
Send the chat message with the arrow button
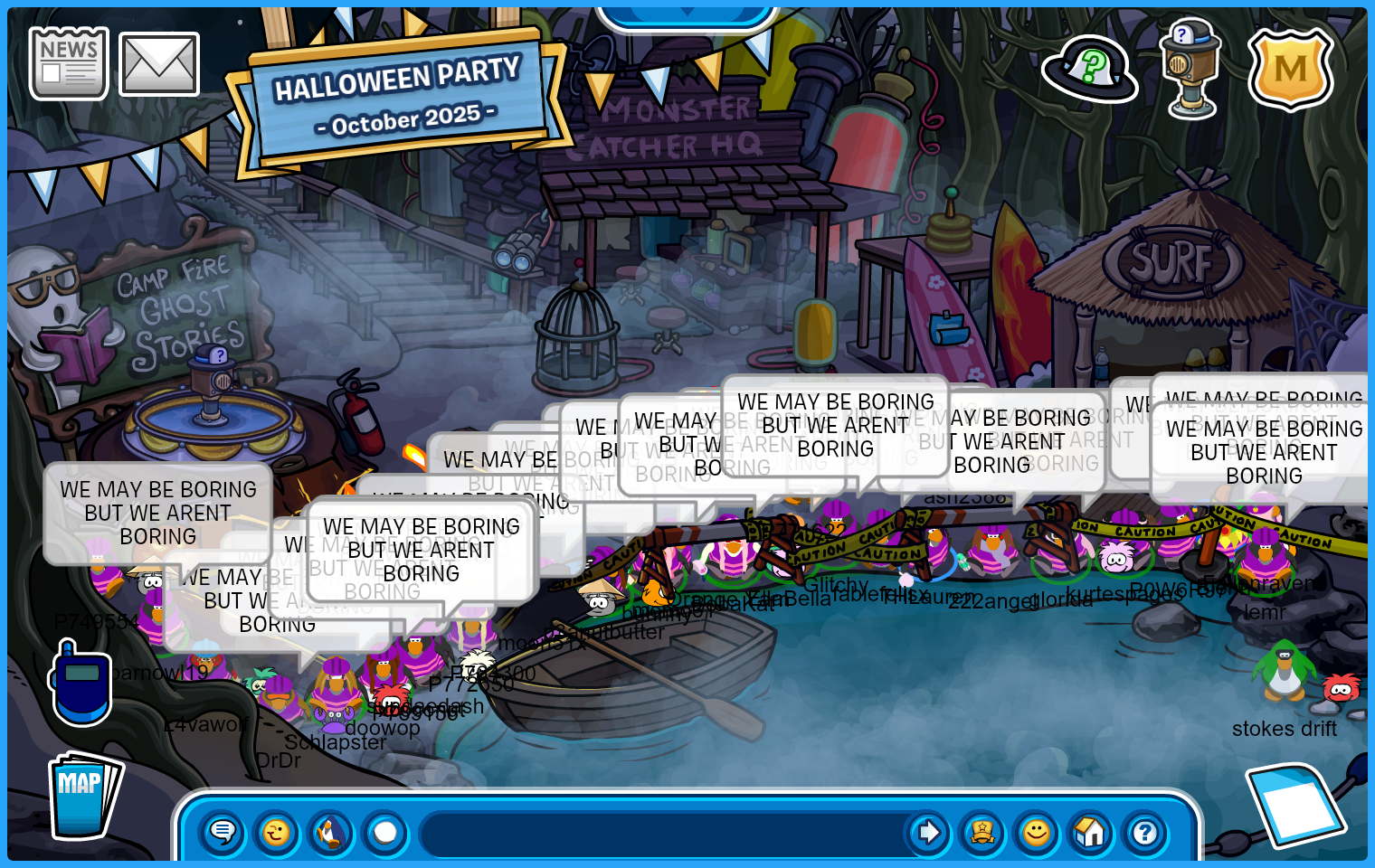coord(928,832)
